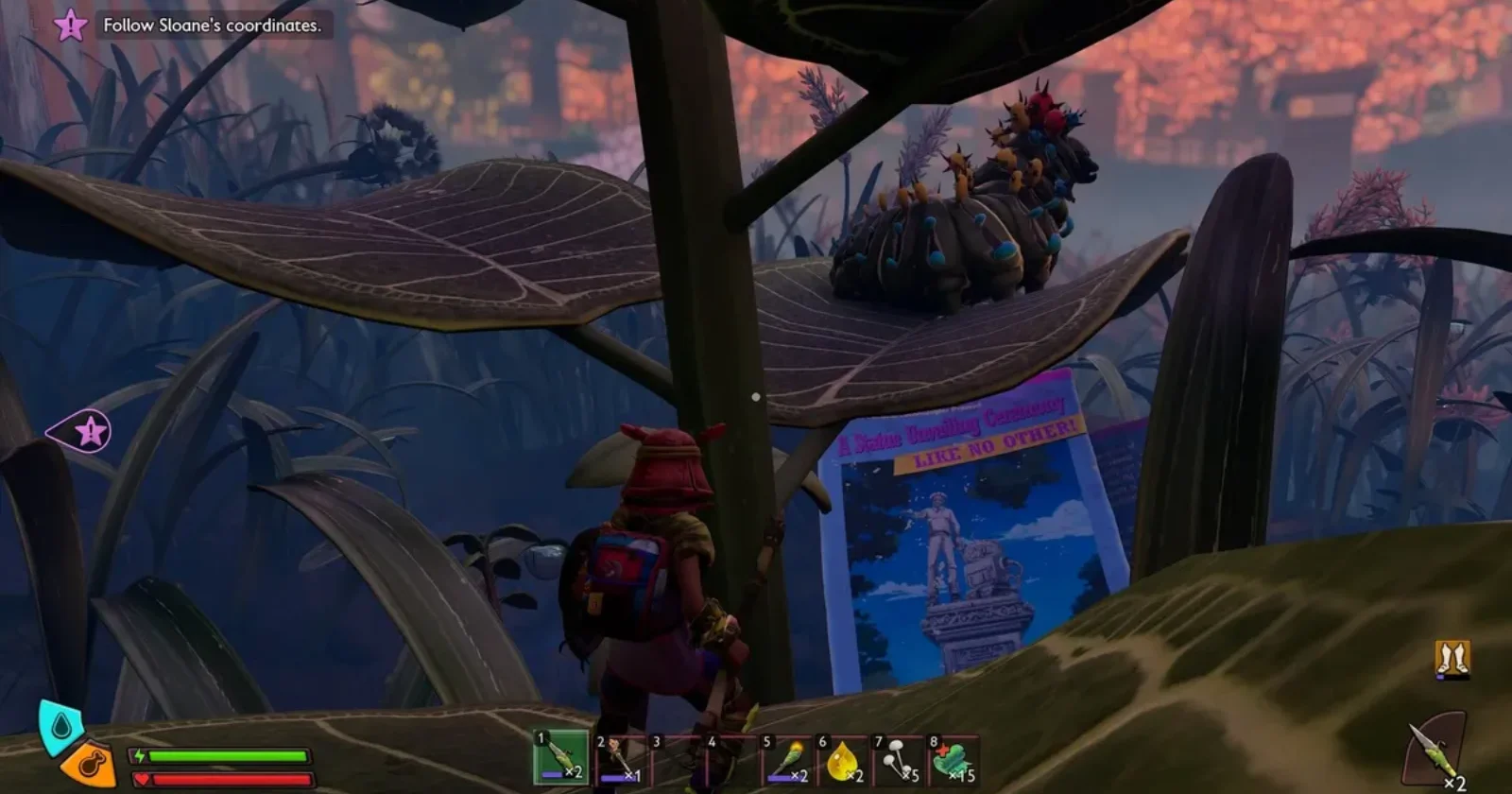The image size is (1512, 794).
Task: Click the boots armor durability icon
Action: (x=1452, y=659)
